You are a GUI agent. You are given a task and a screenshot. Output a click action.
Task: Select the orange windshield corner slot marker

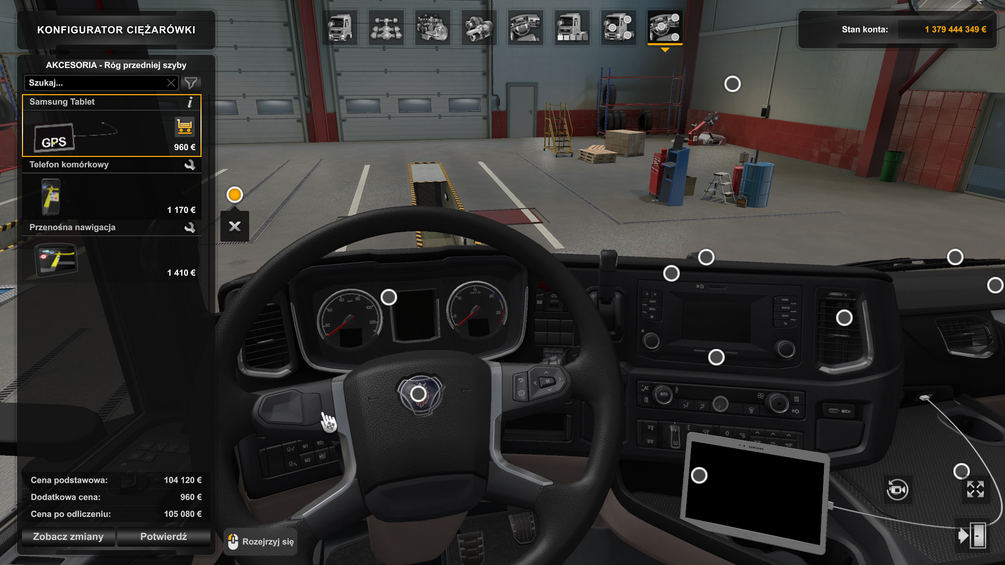click(234, 194)
